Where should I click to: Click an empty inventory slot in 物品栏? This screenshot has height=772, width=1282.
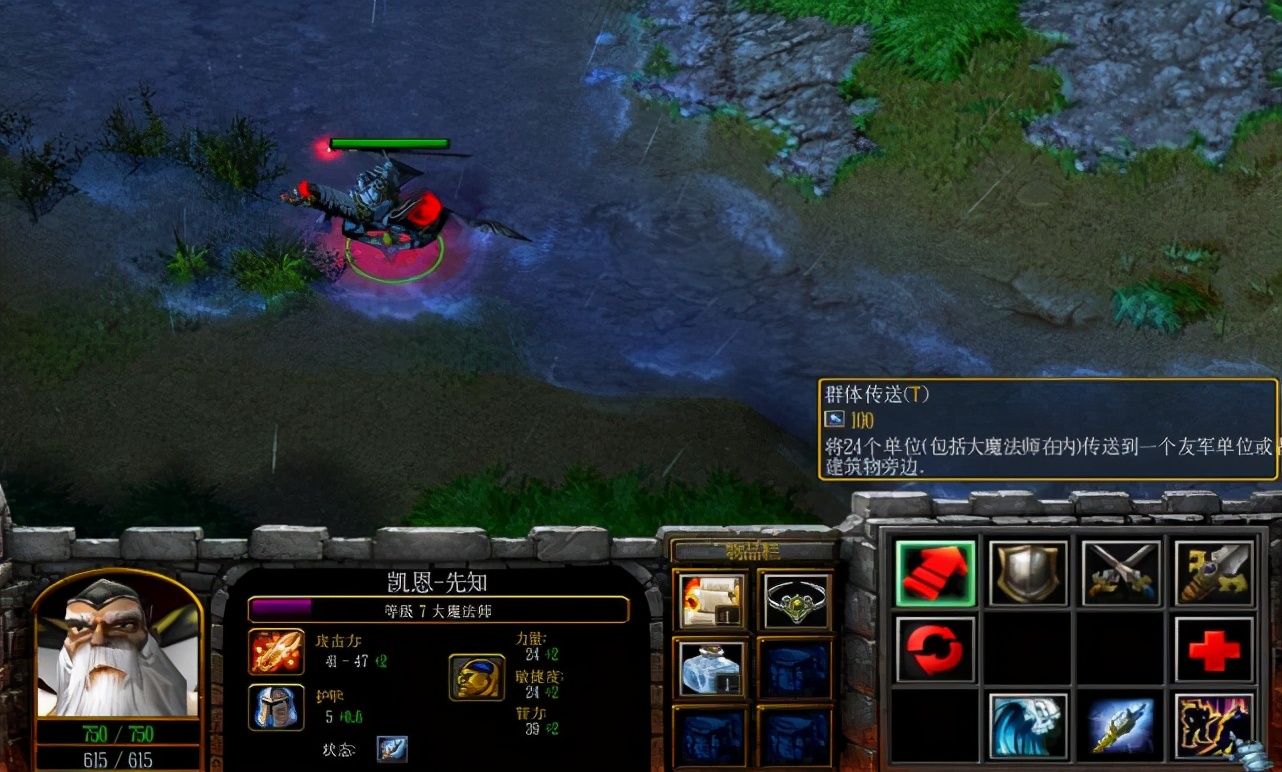796,670
